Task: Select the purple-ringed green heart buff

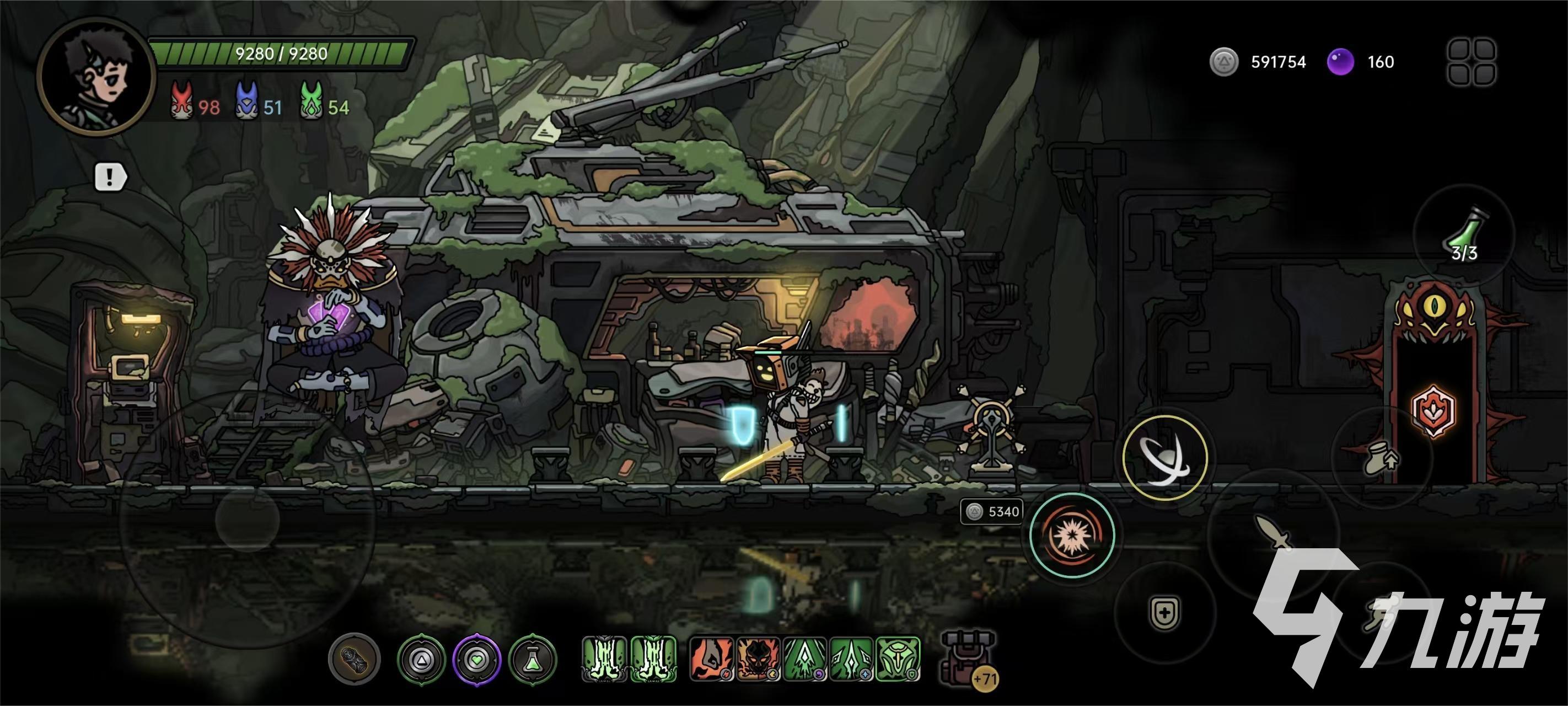Action: tap(476, 659)
